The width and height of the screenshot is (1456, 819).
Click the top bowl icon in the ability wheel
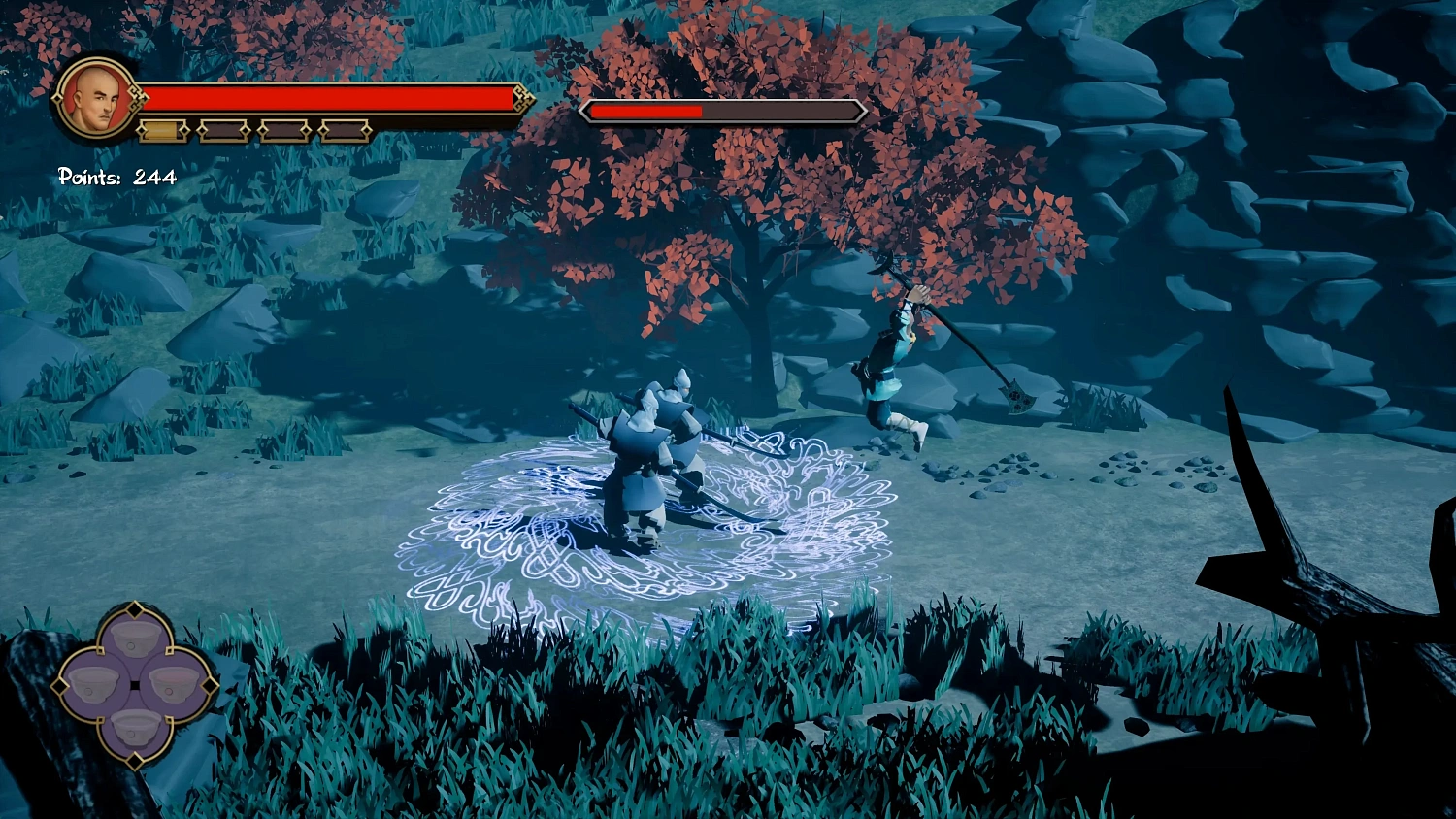coord(136,638)
